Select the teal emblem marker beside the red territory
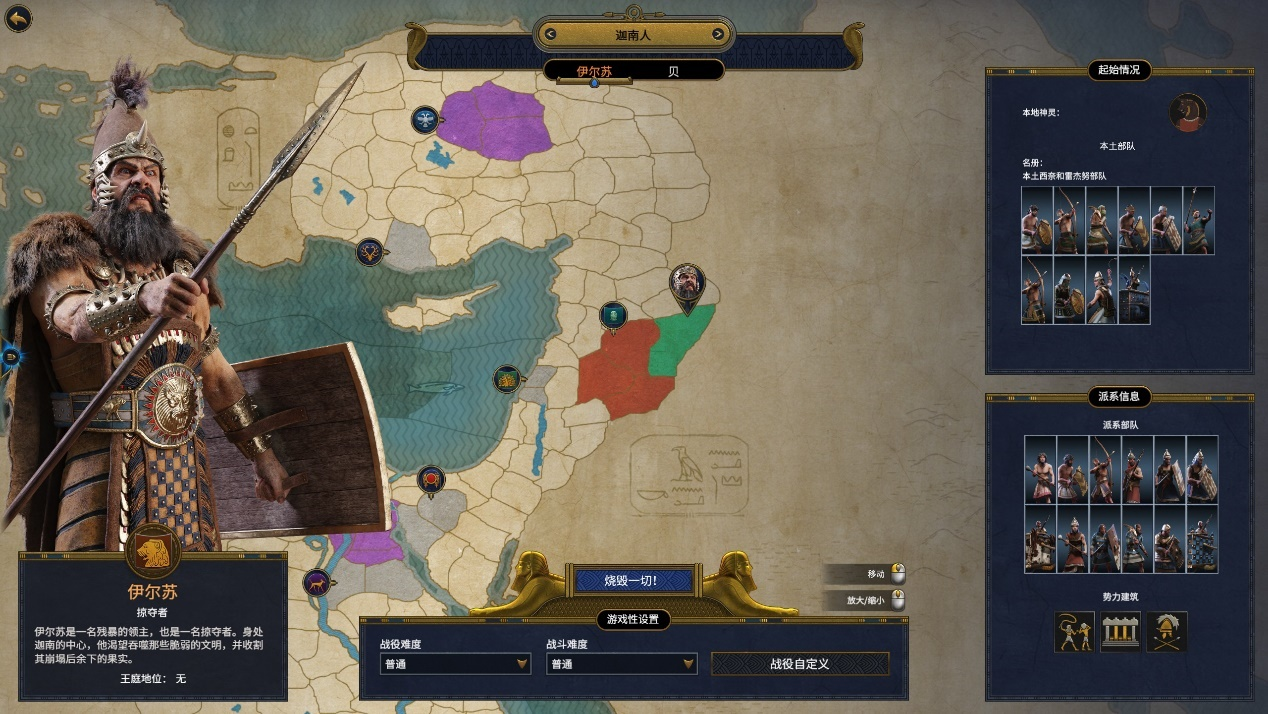The height and width of the screenshot is (714, 1268). click(613, 316)
